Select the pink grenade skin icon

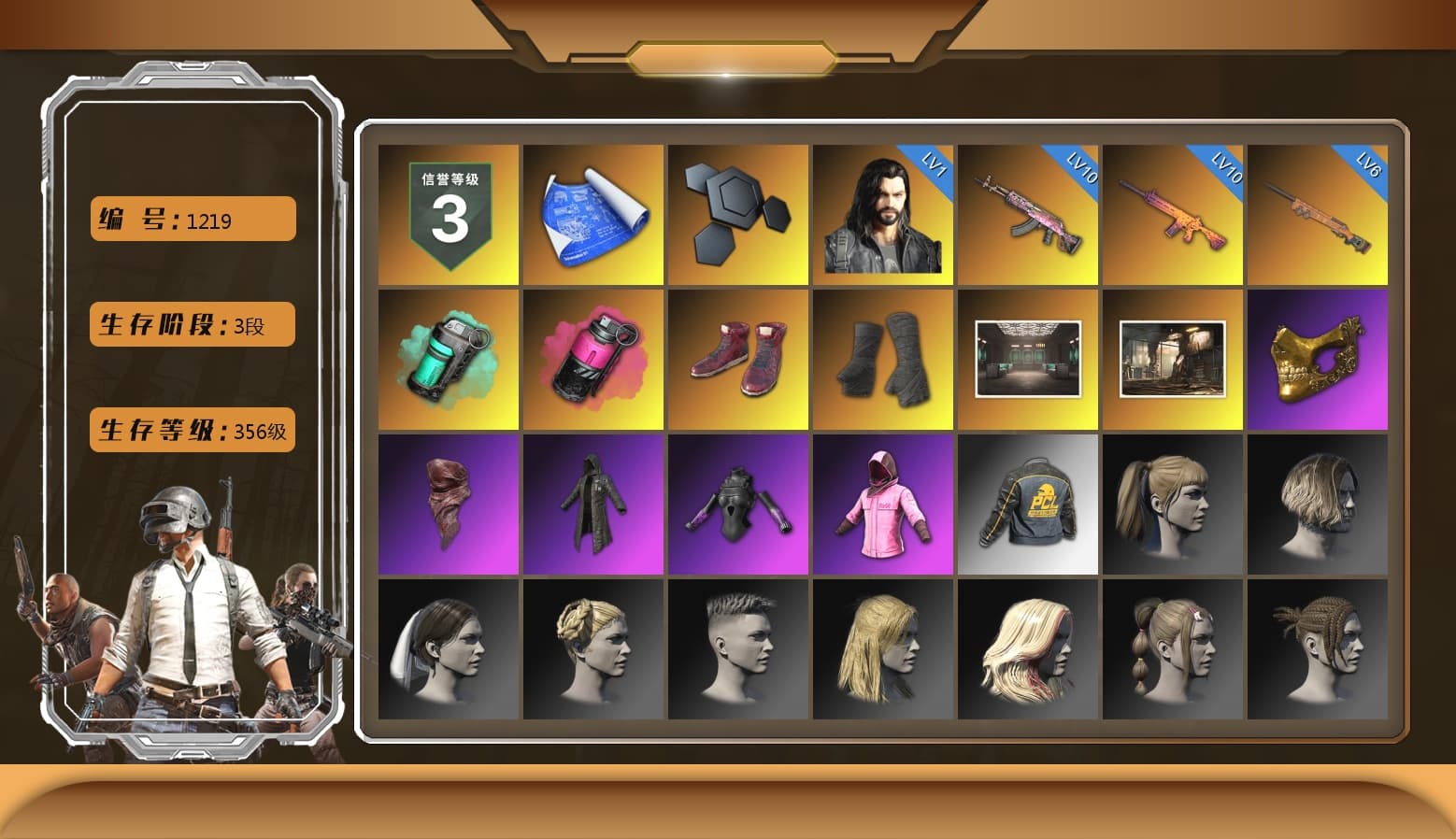coord(592,358)
